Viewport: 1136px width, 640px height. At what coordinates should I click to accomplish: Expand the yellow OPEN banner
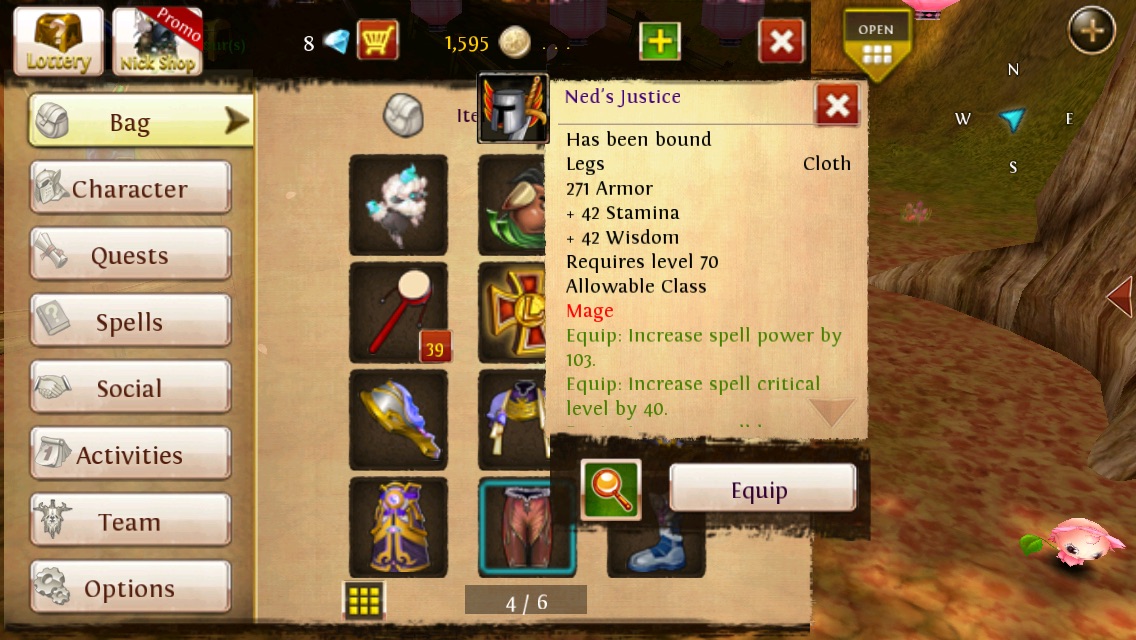click(x=876, y=45)
